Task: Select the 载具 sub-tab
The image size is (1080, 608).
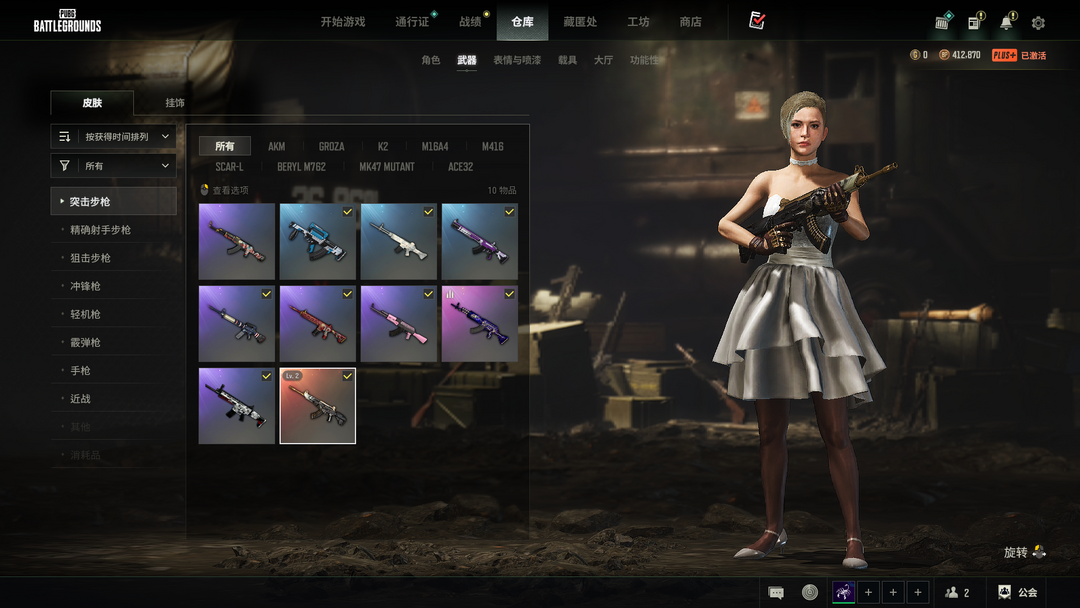Action: pos(567,60)
